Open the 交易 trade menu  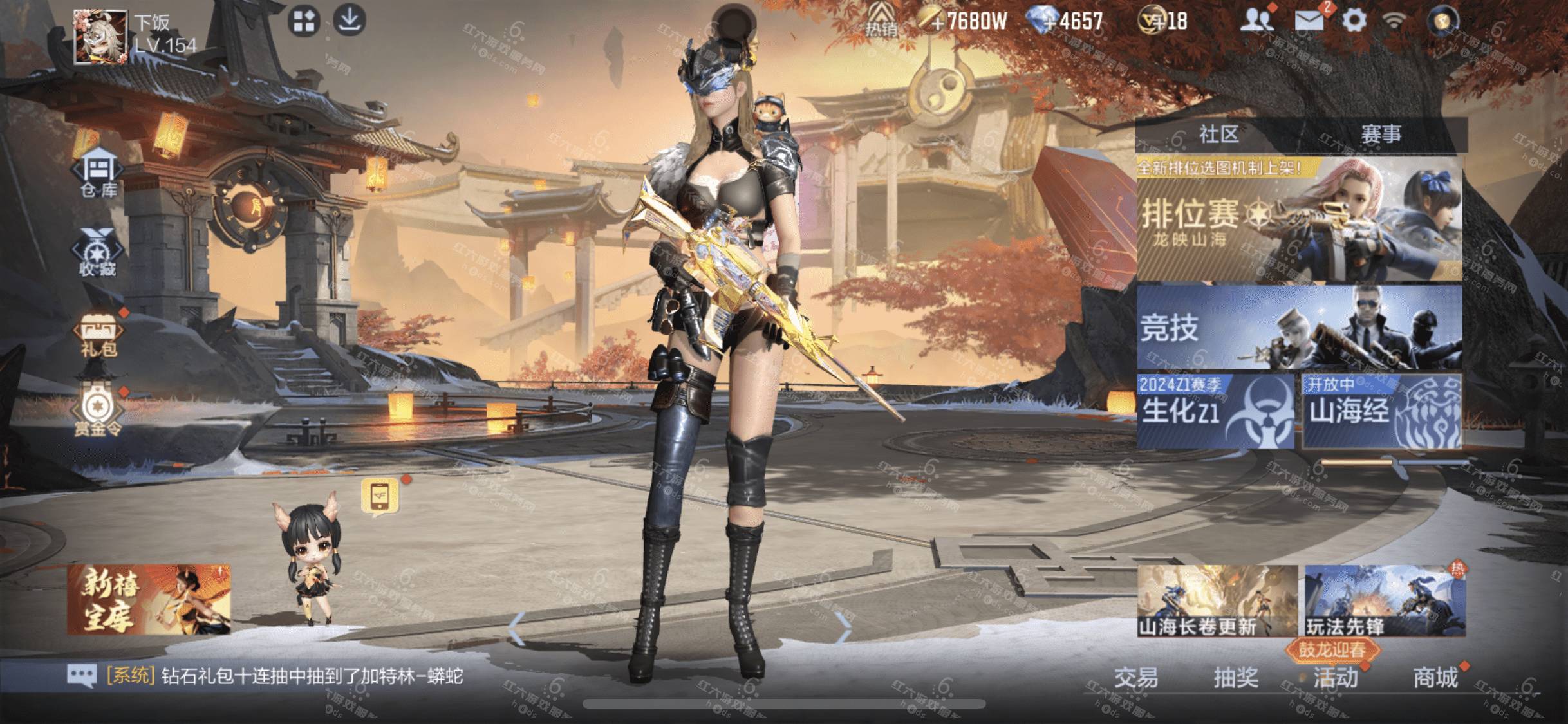tap(1136, 677)
